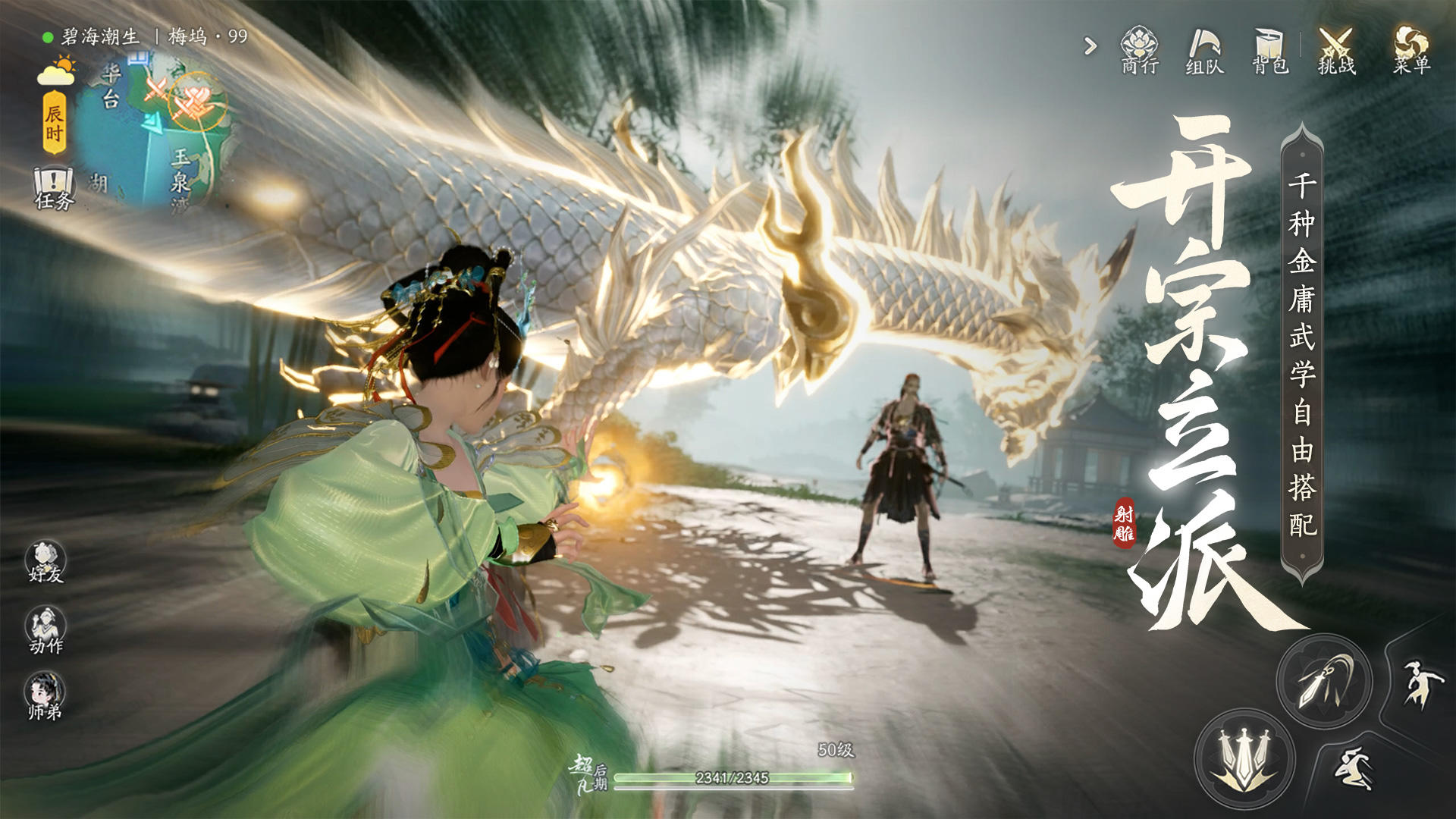1456x819 pixels.
Task: Use the dagger slash skill
Action: [x=1324, y=681]
